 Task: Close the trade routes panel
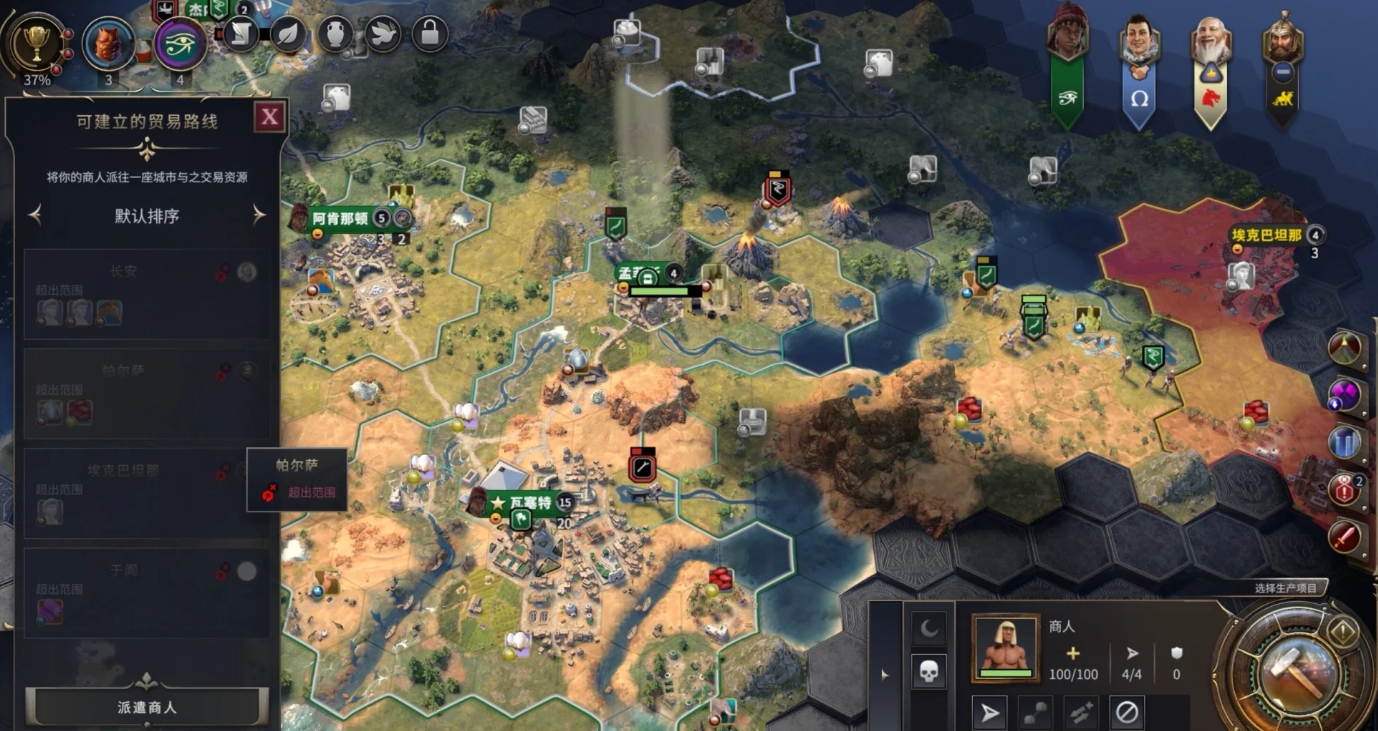pyautogui.click(x=269, y=118)
